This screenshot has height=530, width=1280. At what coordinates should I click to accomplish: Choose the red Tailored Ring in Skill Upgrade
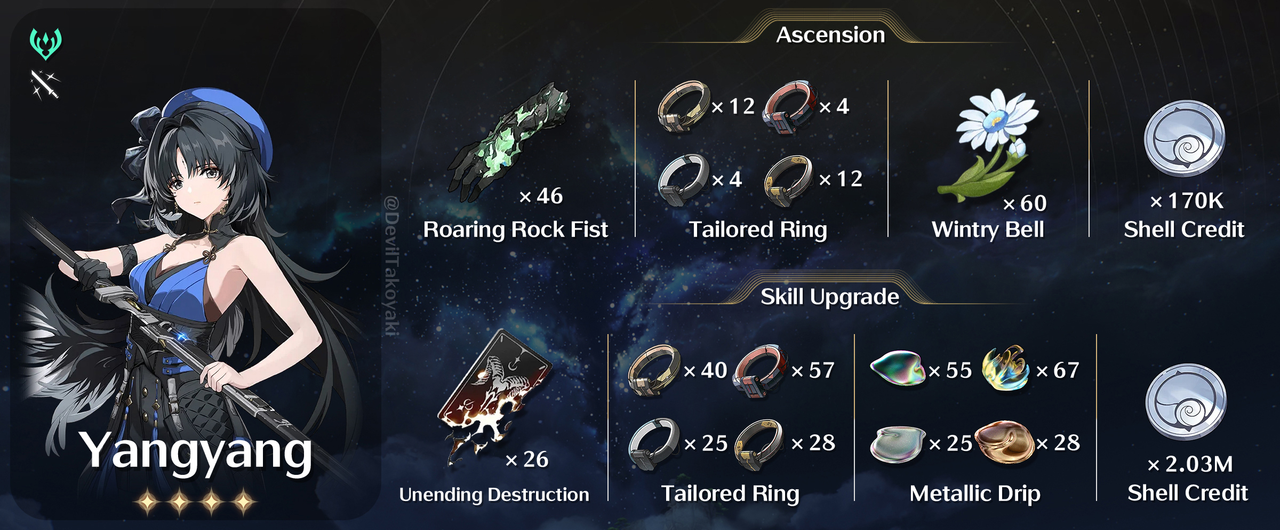tap(760, 371)
